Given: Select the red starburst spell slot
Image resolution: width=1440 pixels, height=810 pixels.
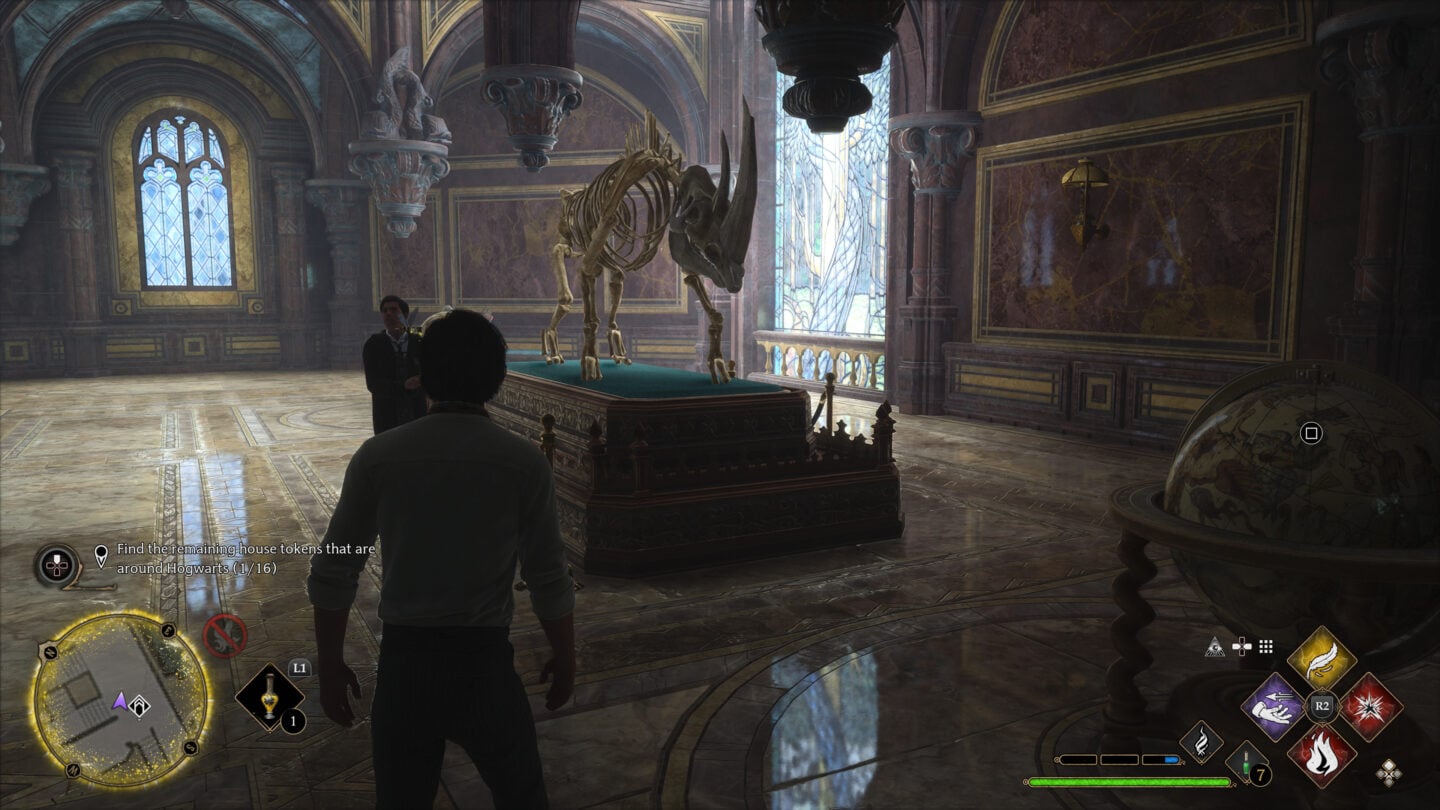Looking at the screenshot, I should tap(1369, 705).
